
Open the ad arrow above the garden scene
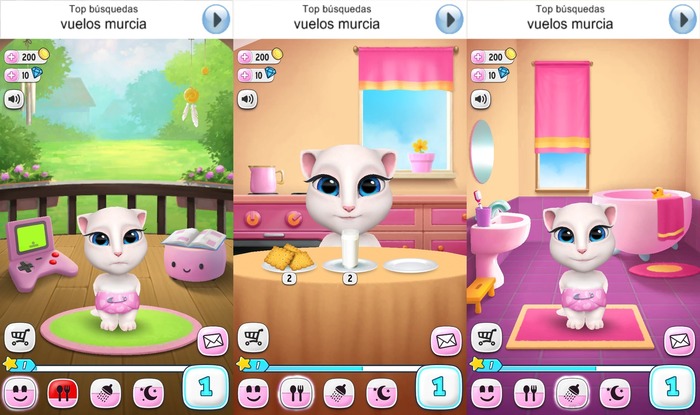pos(216,19)
